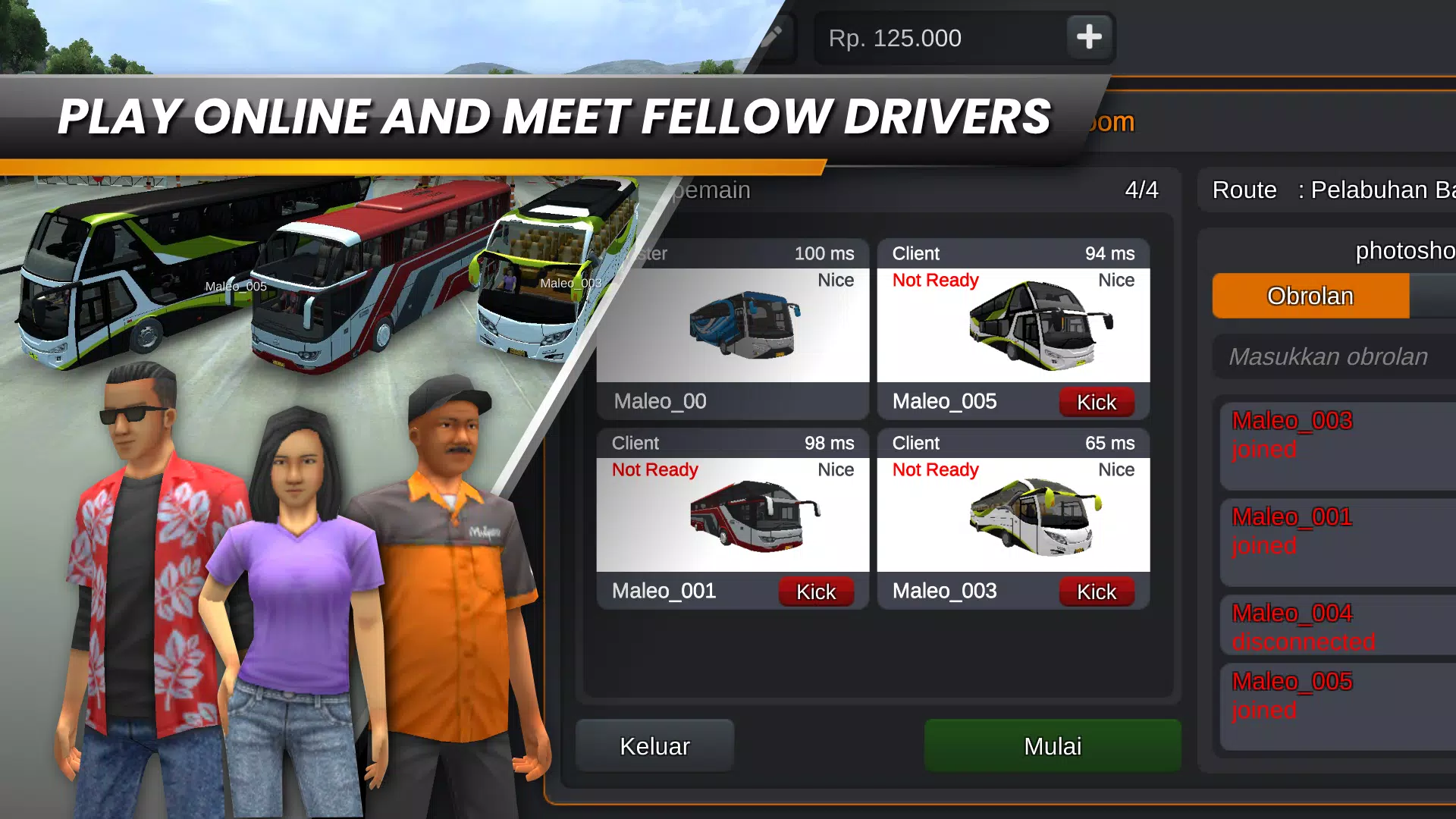Screen dimensions: 1456x819
Task: Open the Obrolan chat tab
Action: point(1310,296)
